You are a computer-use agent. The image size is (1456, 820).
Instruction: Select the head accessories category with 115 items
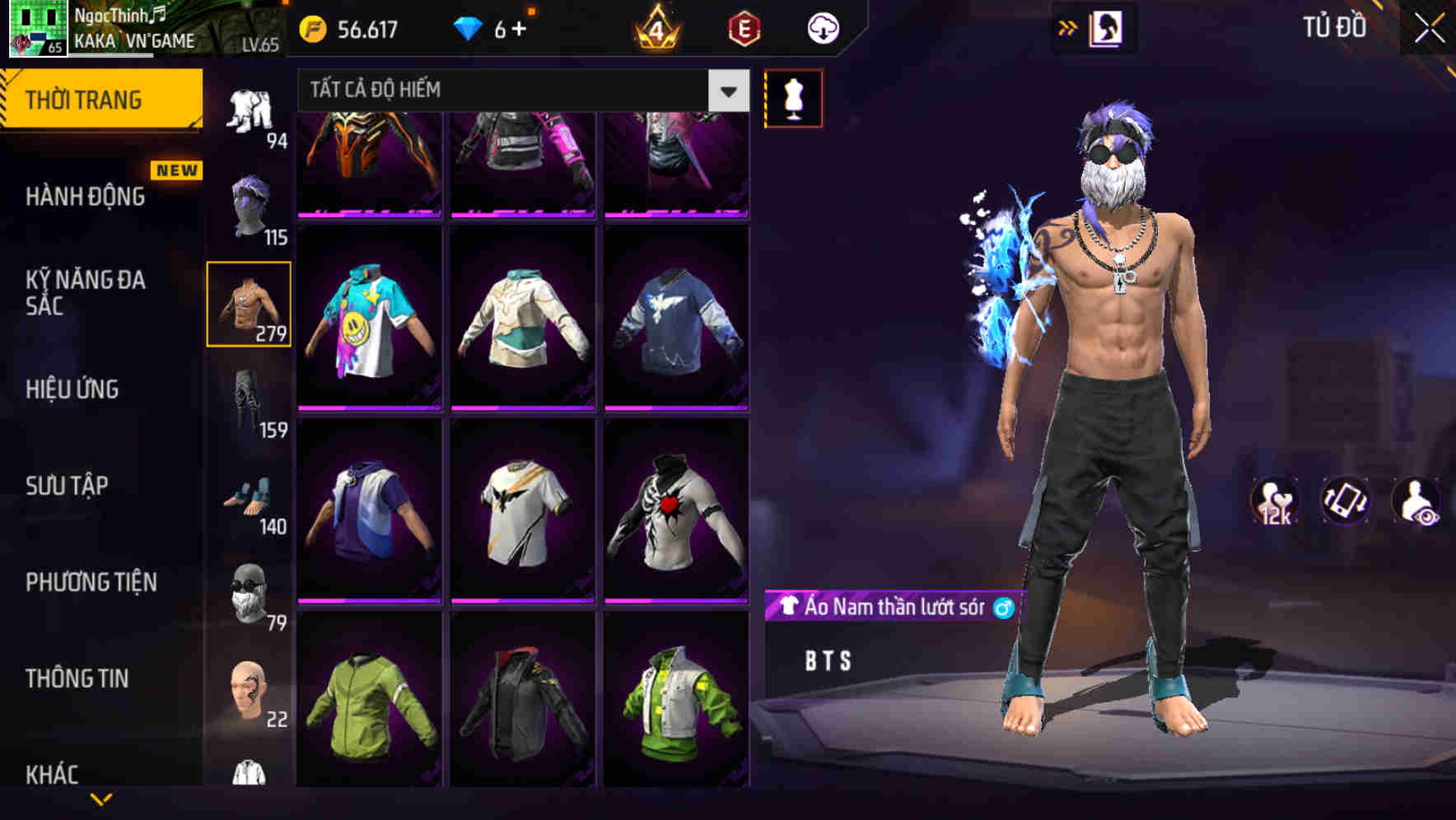(x=250, y=204)
